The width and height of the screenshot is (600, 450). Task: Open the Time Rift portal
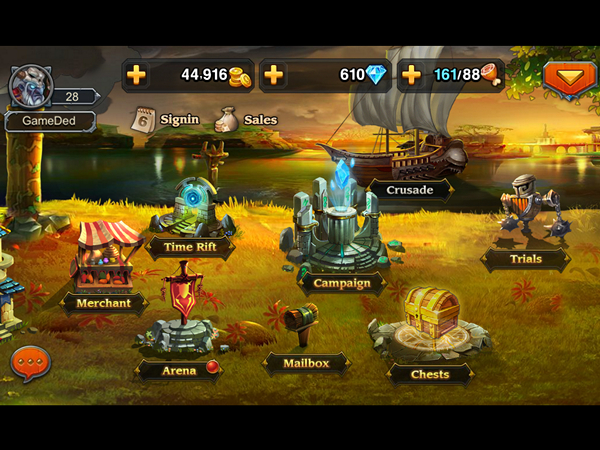(191, 210)
